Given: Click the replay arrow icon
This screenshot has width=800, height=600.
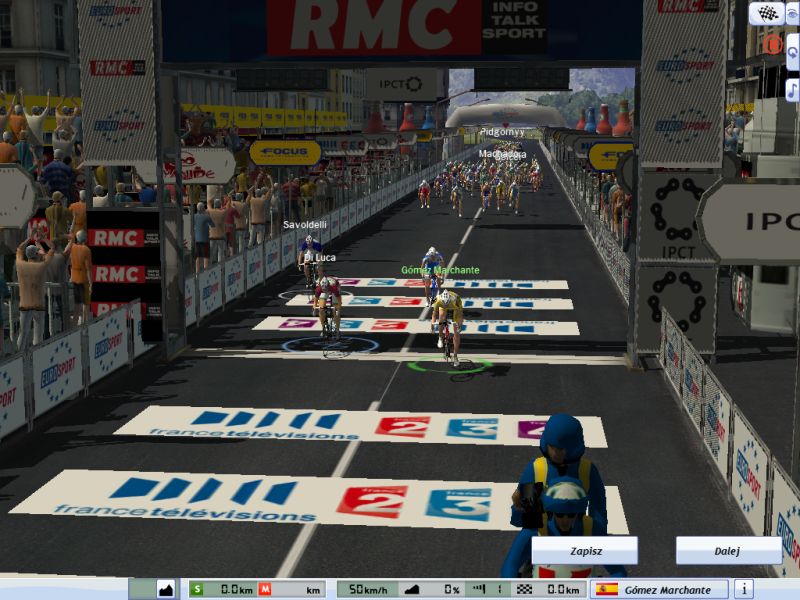Looking at the screenshot, I should click(792, 52).
